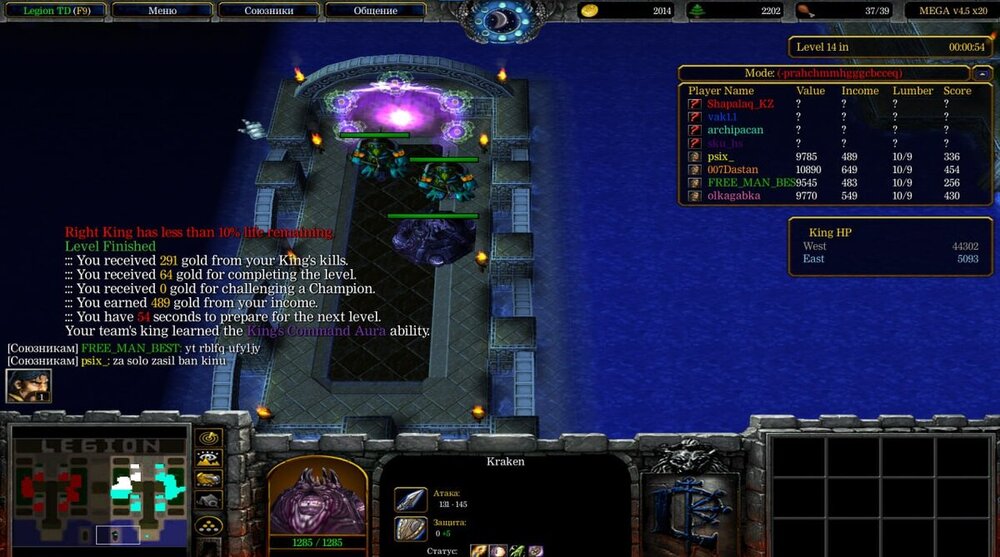Toggle minimap ally color mode button
The image size is (1000, 557).
pos(209,480)
